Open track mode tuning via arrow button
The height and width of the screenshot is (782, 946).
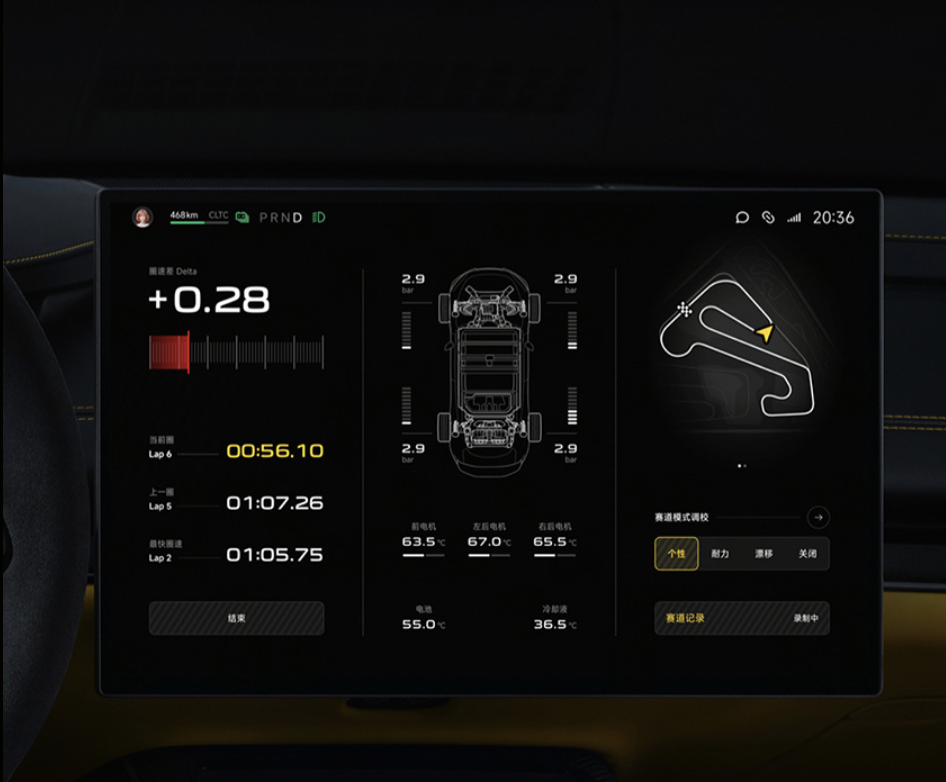pos(818,517)
